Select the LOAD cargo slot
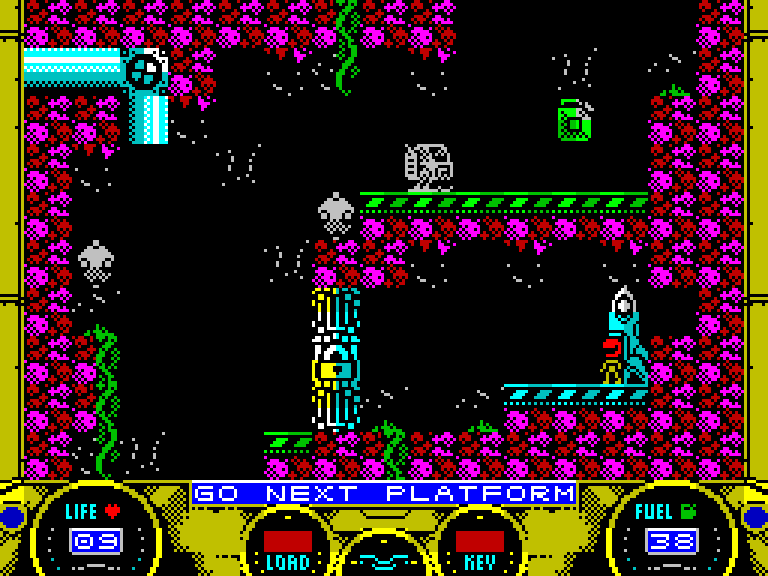768x576 pixels. pos(288,541)
